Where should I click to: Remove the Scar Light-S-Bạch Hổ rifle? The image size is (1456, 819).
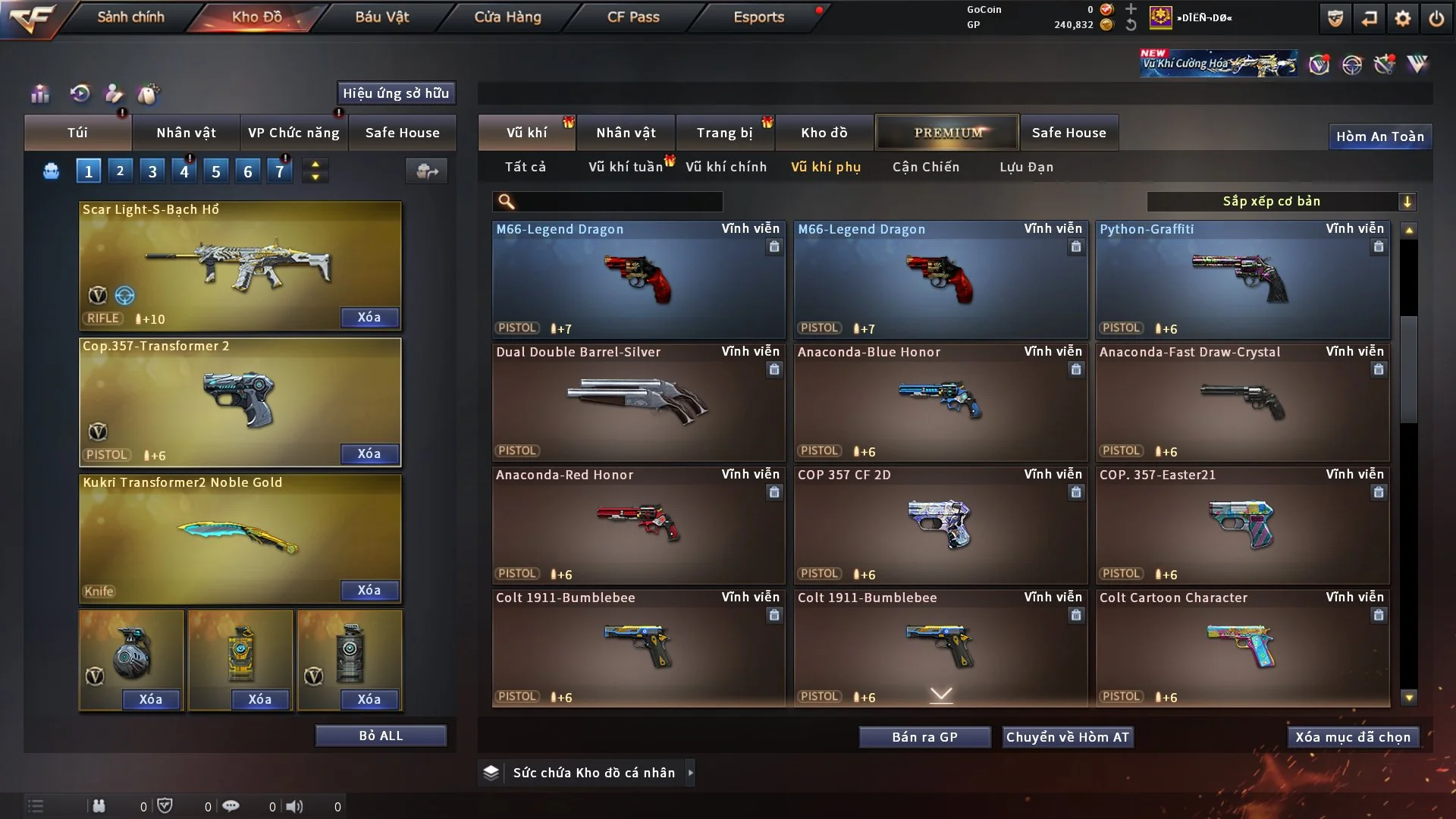369,317
